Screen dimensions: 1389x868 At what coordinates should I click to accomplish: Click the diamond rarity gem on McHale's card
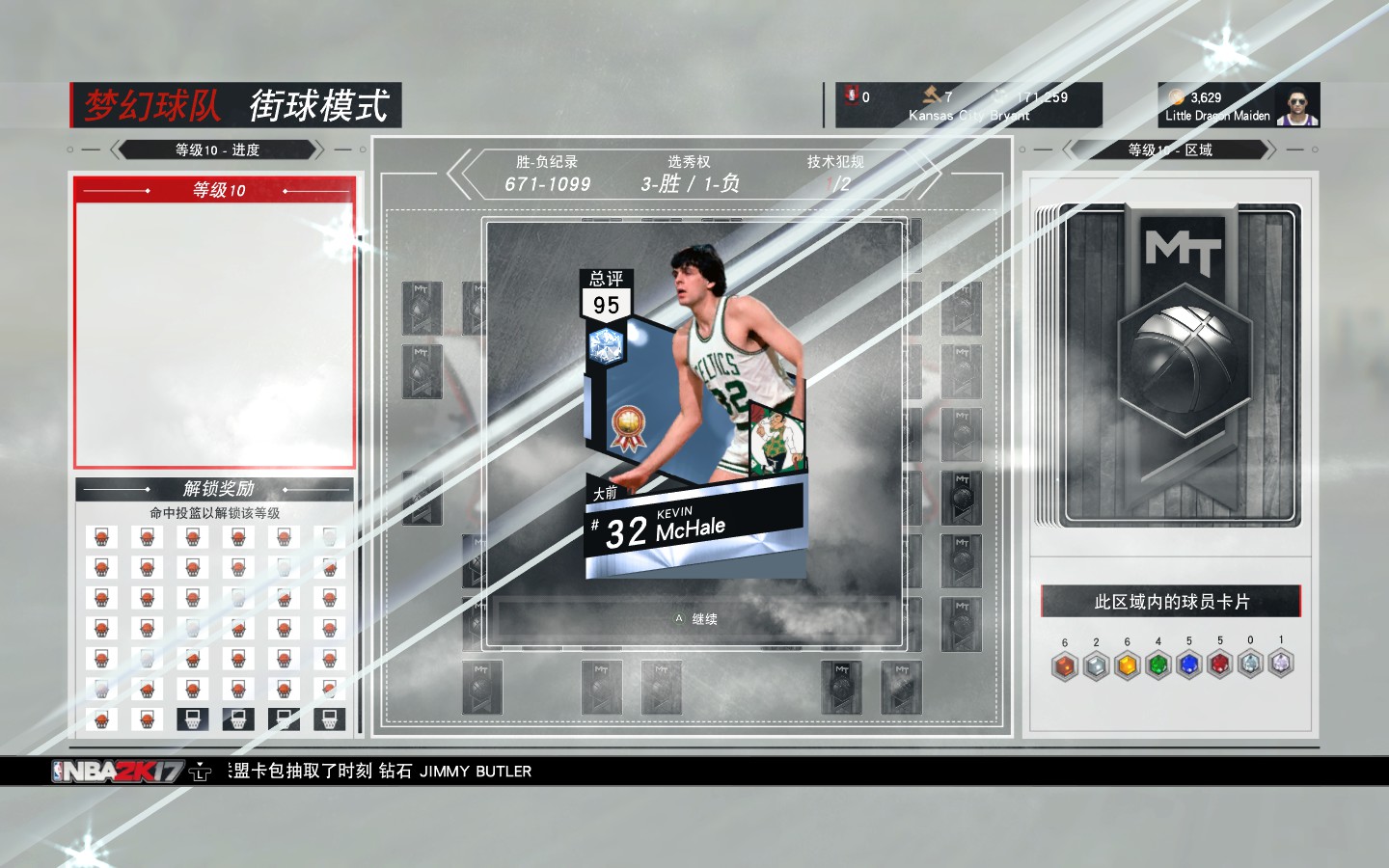(x=606, y=347)
